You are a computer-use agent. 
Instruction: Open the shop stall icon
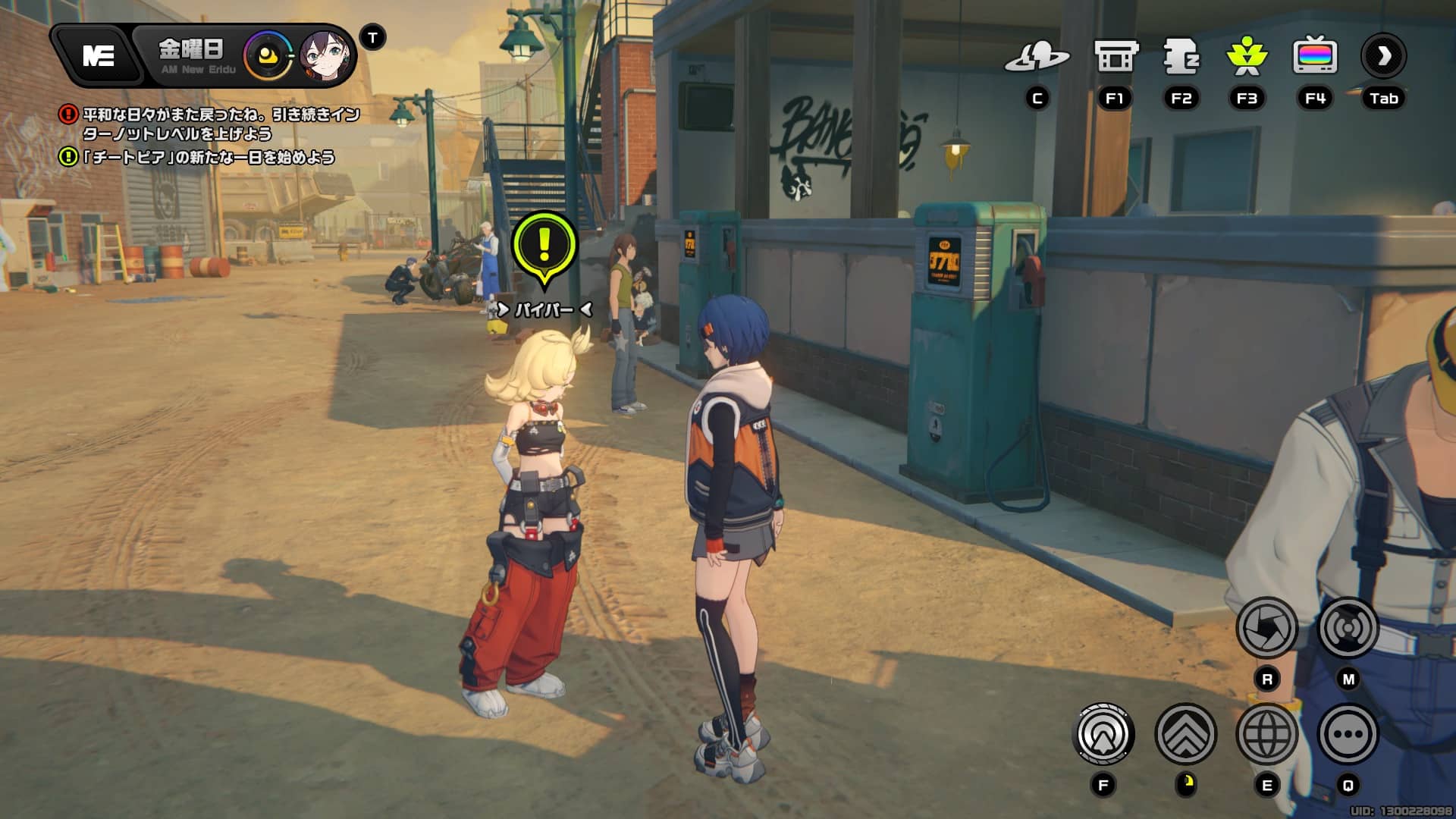click(1116, 56)
